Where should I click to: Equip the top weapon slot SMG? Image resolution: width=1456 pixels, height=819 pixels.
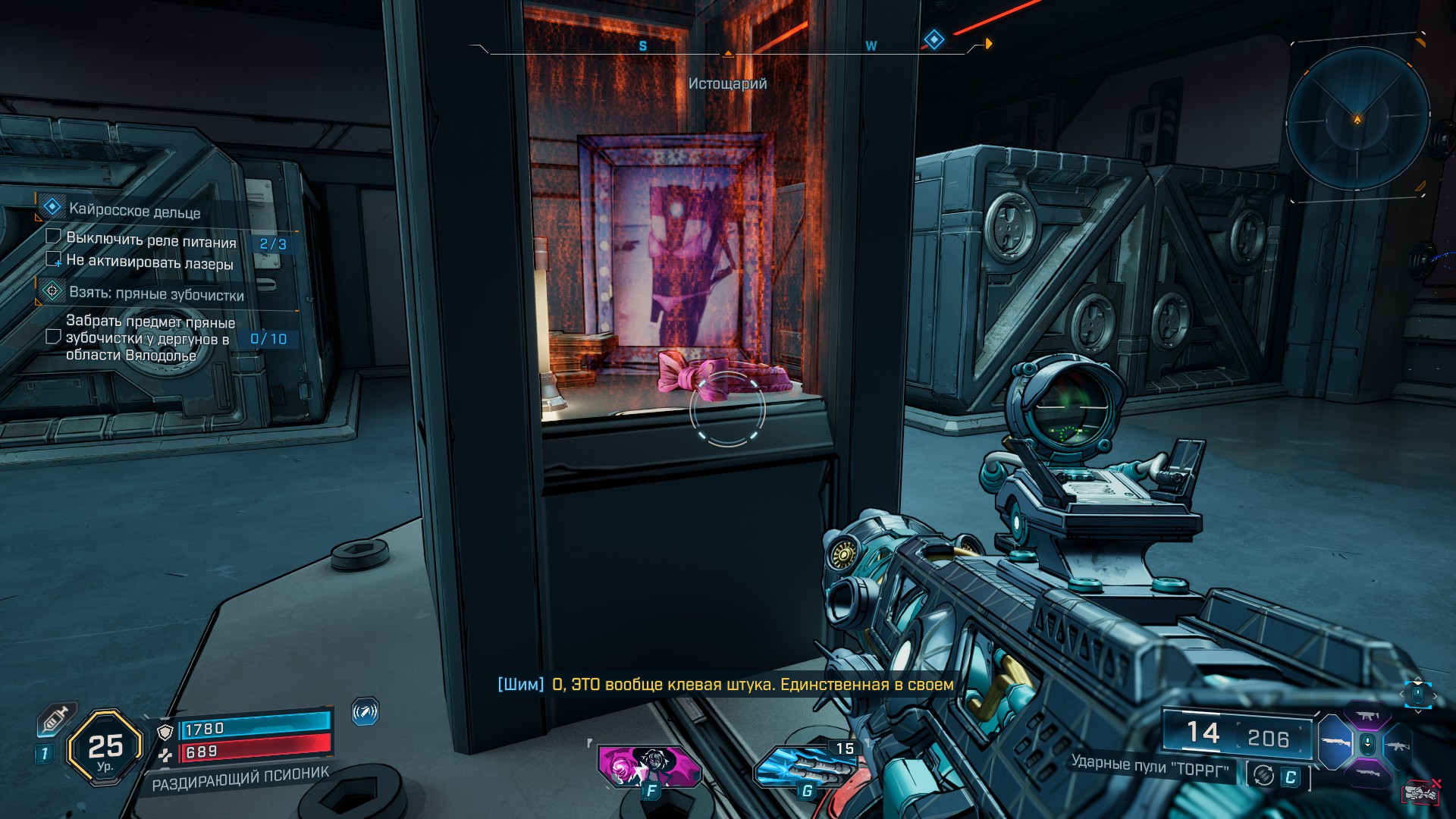1367,717
